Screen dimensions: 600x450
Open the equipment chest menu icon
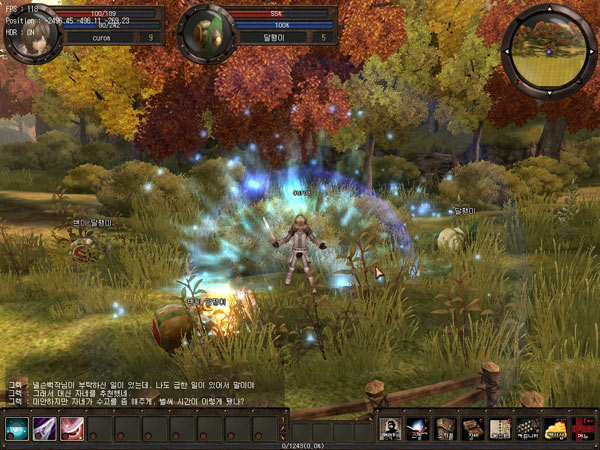point(473,429)
